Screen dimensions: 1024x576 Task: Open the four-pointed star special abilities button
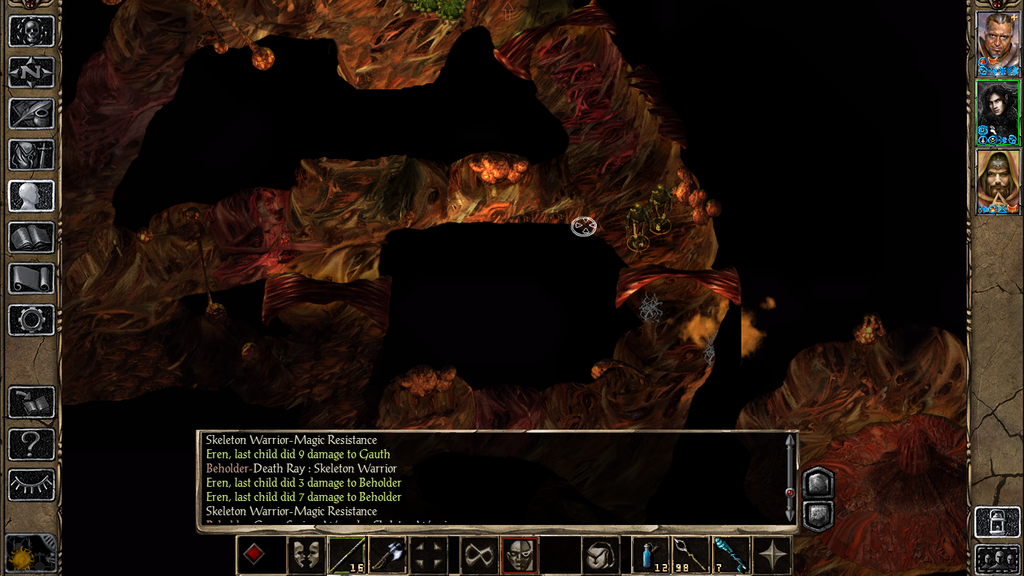(x=773, y=555)
